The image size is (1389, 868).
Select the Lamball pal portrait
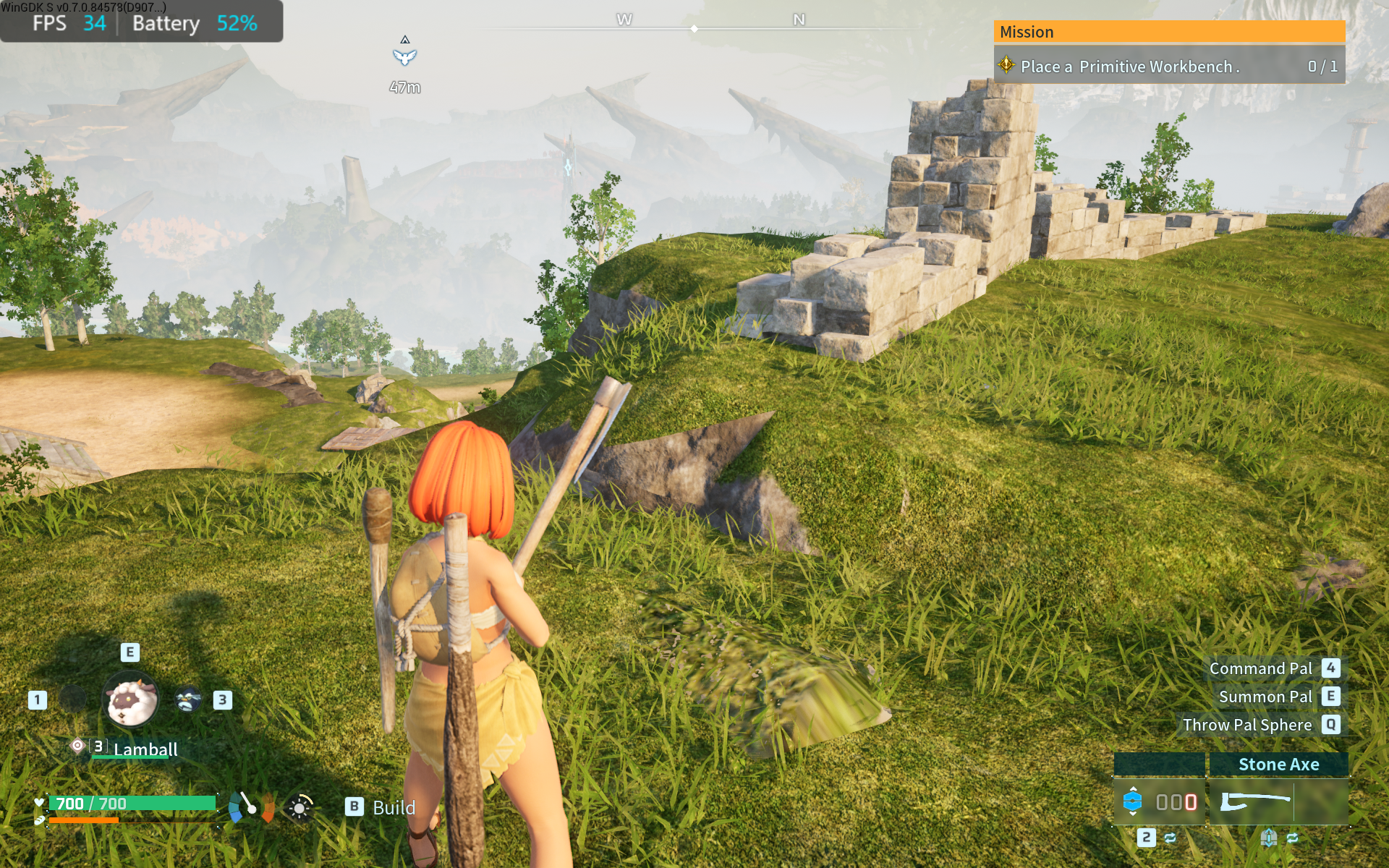click(x=132, y=700)
